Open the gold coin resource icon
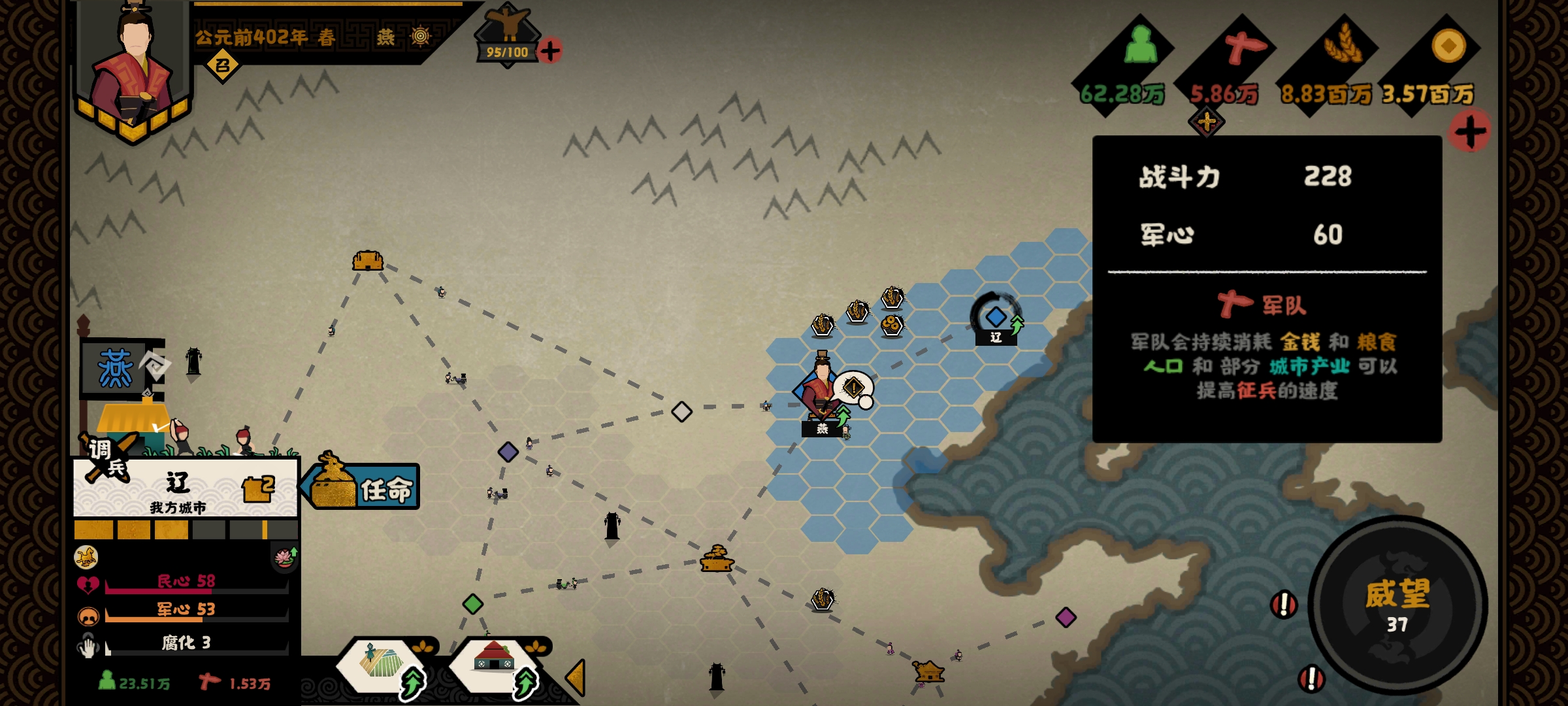This screenshot has height=706, width=1568. coord(1448,46)
